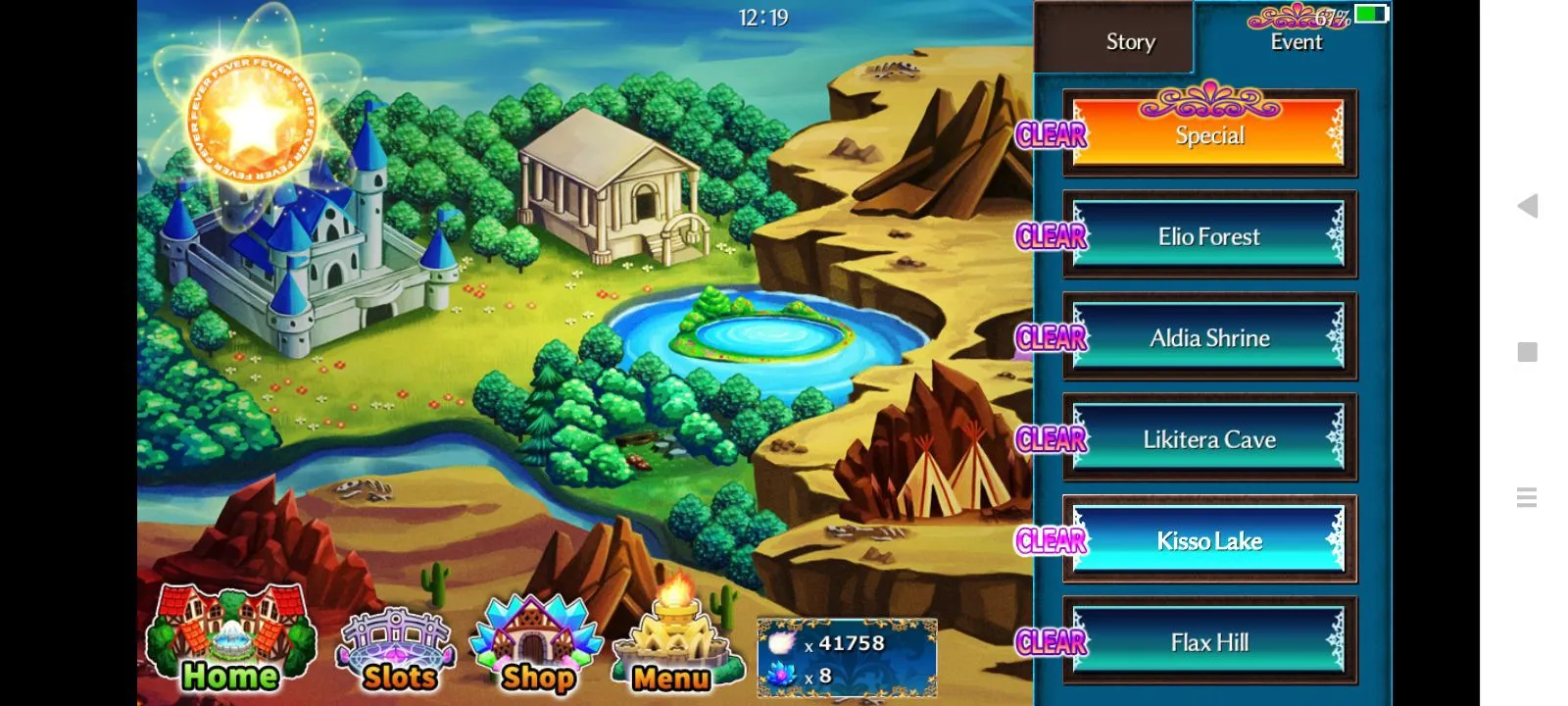Choose the Elio Forest stage

pos(1209,236)
